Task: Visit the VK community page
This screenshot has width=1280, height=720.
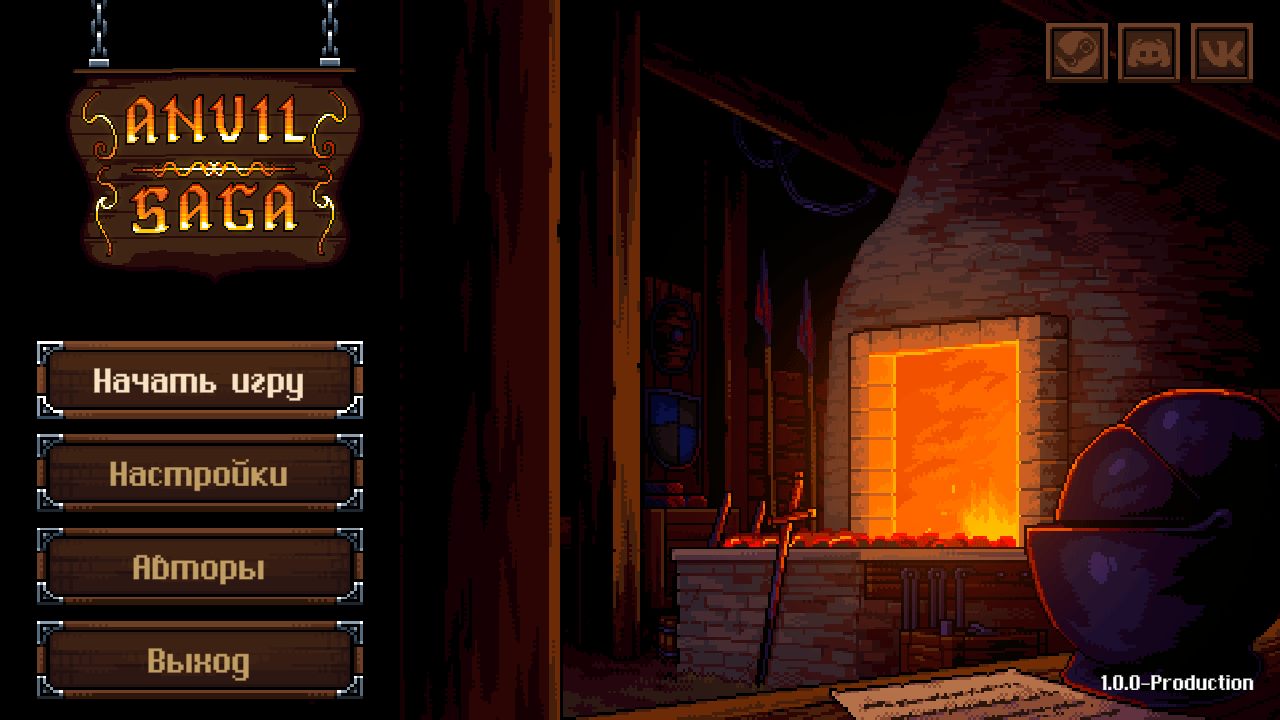Action: [1222, 52]
